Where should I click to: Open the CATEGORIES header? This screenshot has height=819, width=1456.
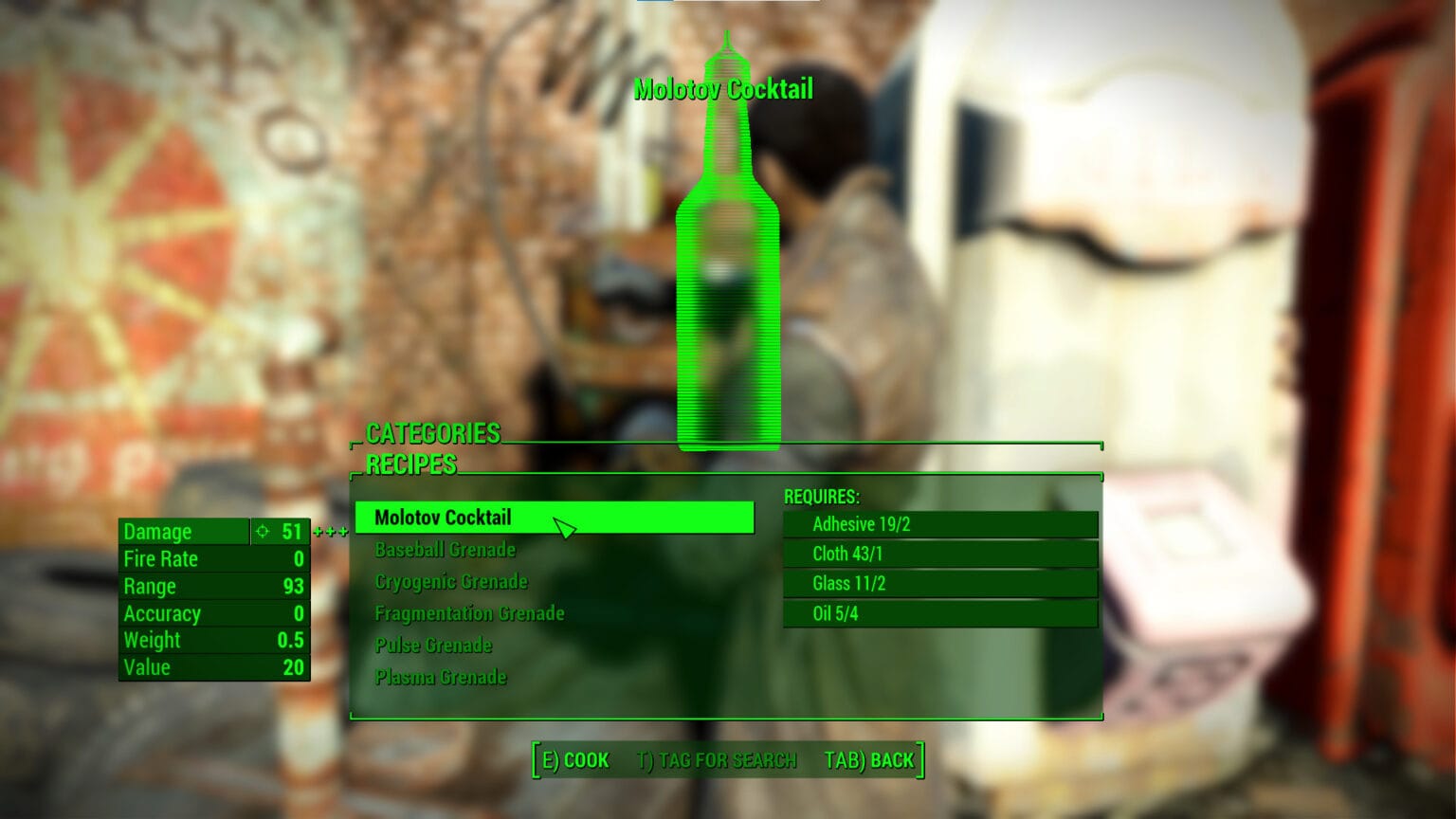[432, 433]
